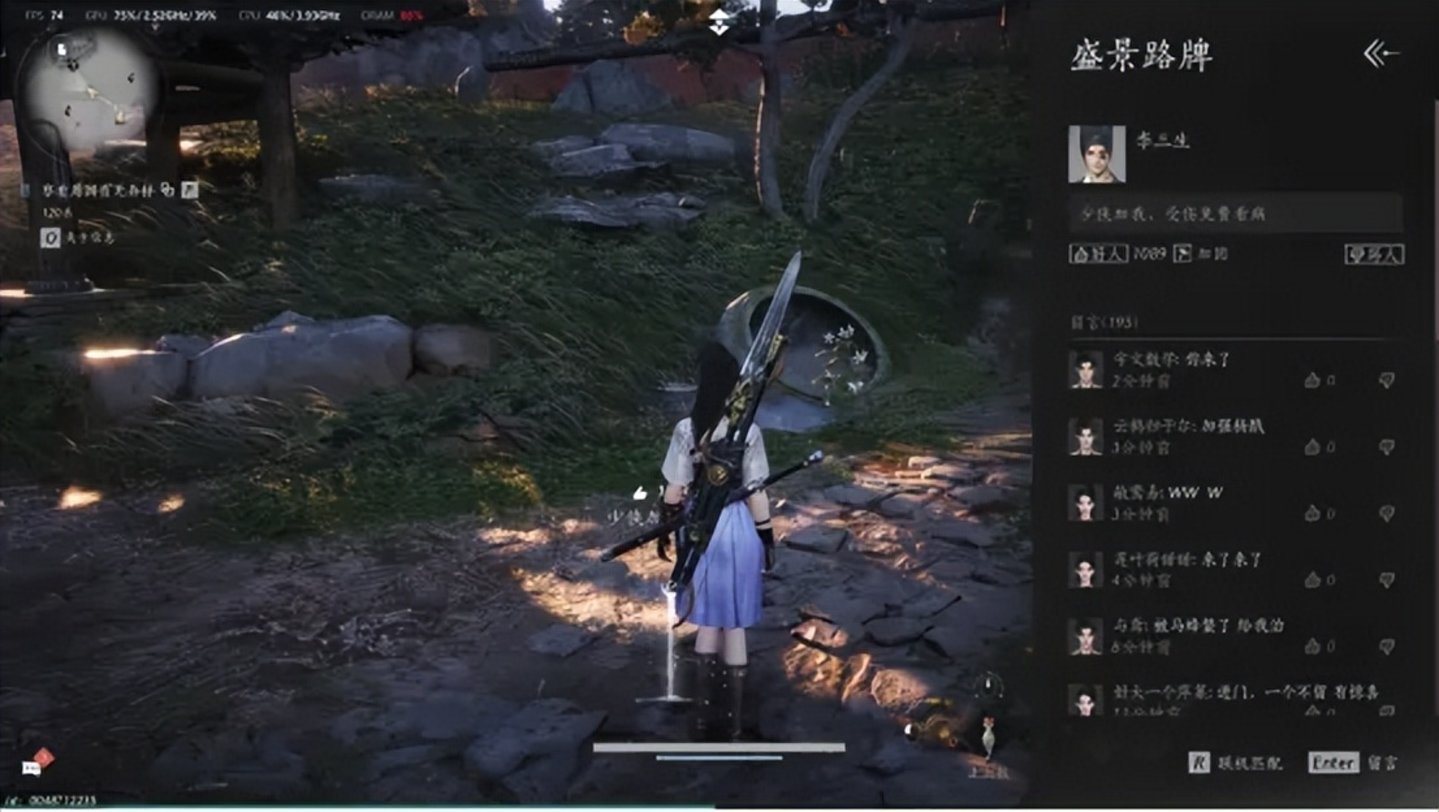
Task: Dislike the "WW W" comment
Action: (x=1386, y=513)
